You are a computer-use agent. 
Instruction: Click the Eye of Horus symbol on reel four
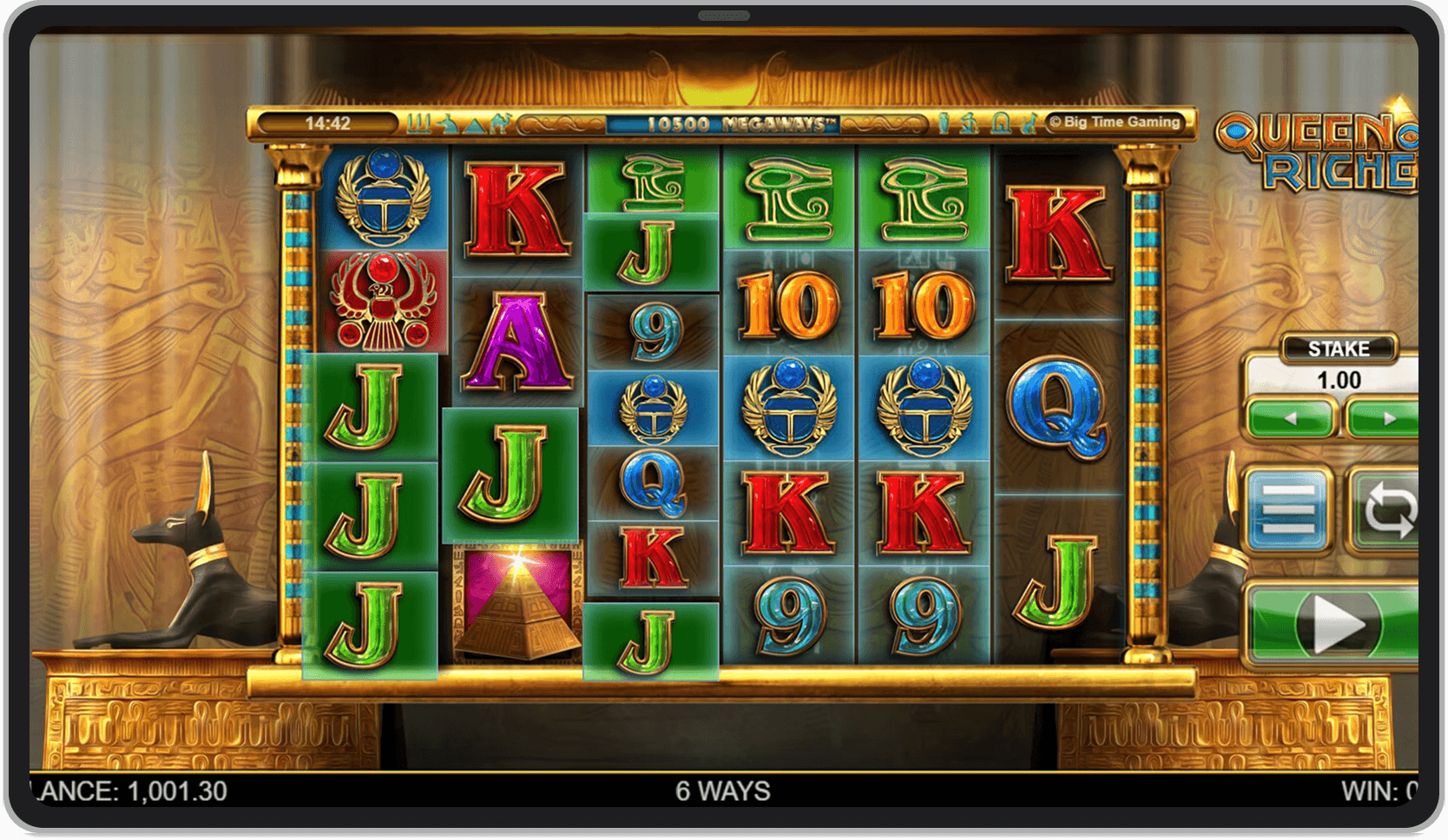pos(790,200)
